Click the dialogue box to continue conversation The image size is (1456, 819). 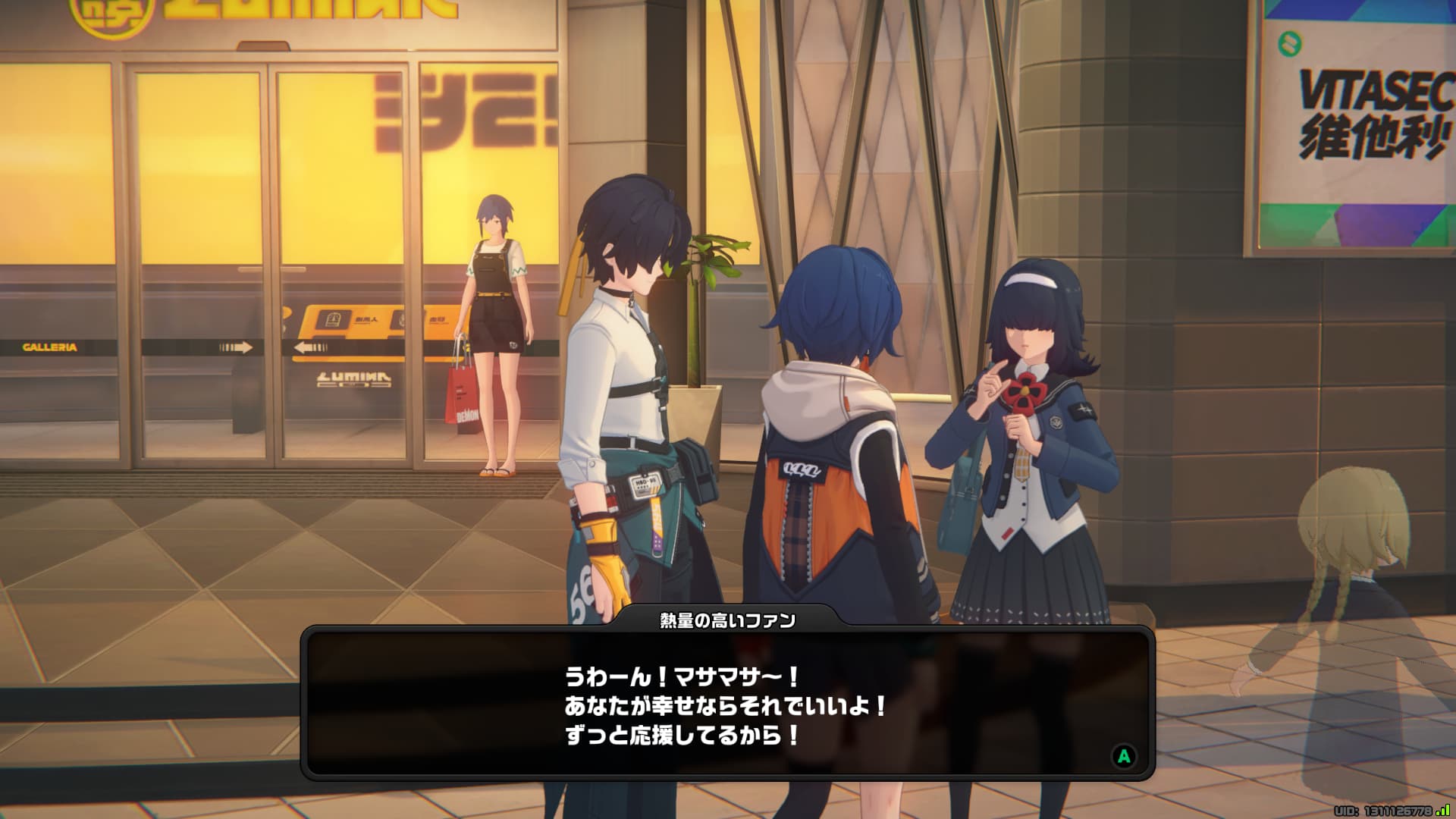click(x=726, y=705)
